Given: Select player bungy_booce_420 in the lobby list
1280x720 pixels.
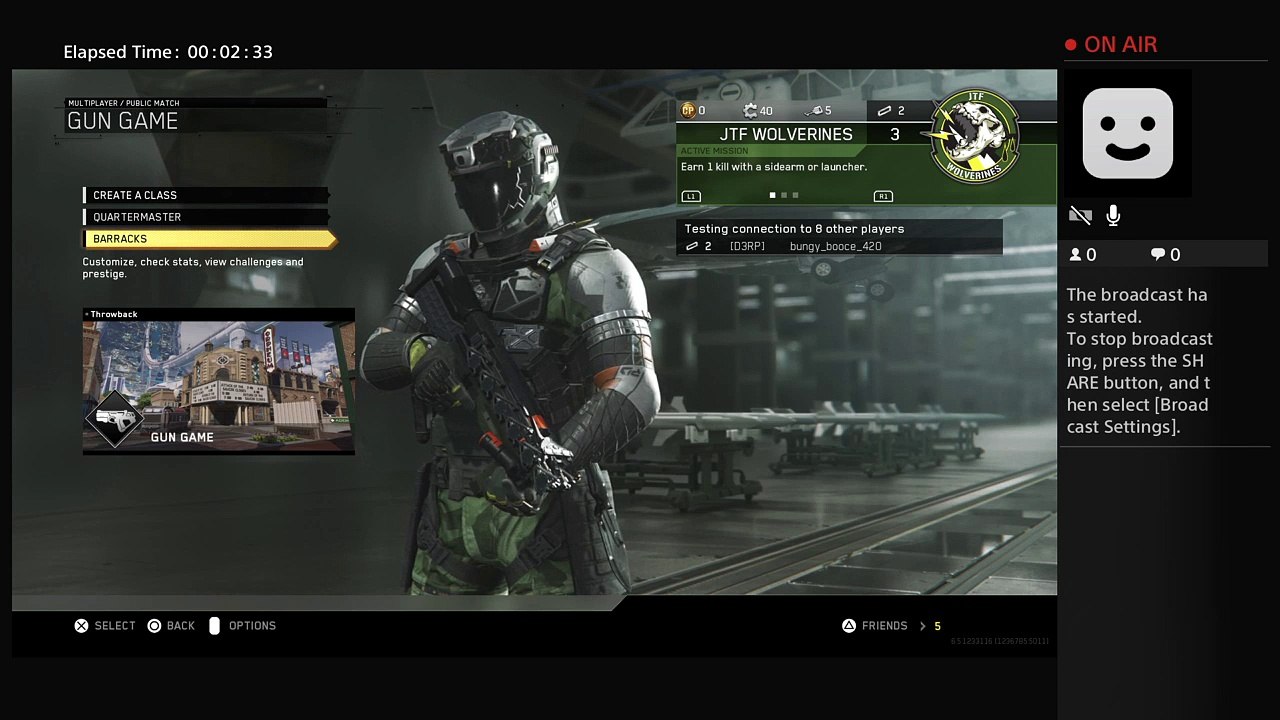Looking at the screenshot, I should pos(835,247).
